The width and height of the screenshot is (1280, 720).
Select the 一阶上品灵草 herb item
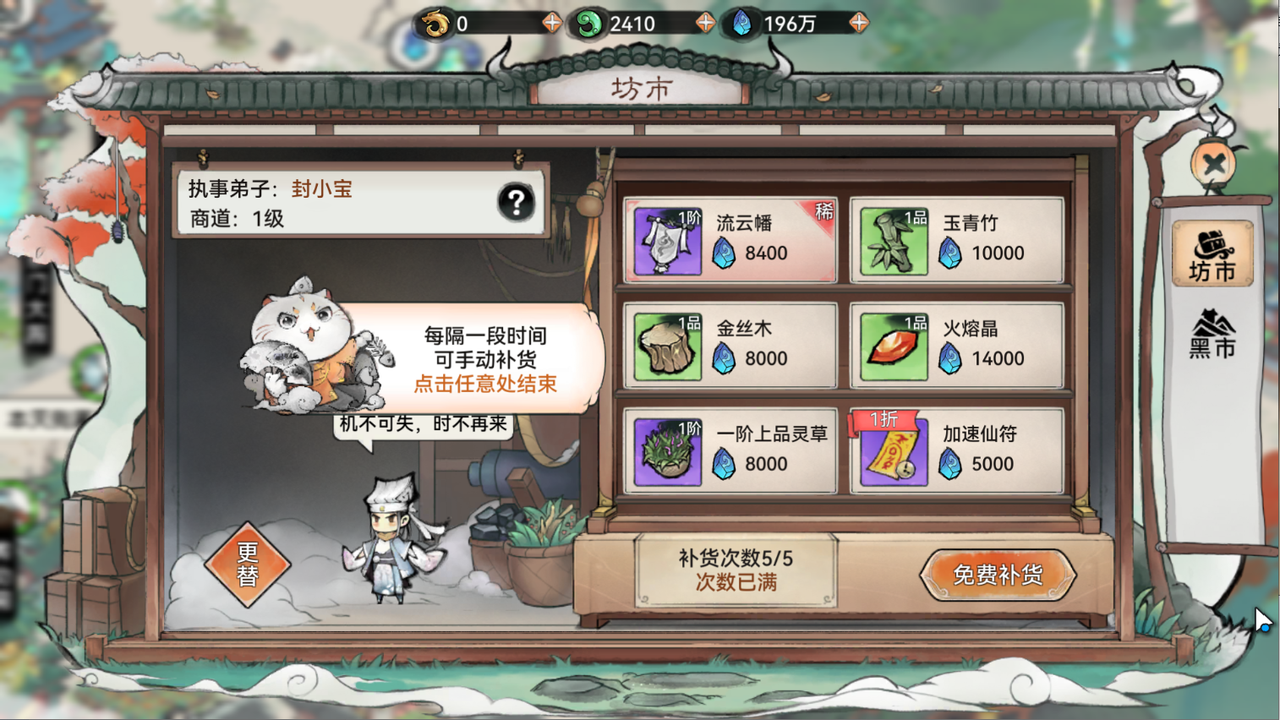click(730, 451)
